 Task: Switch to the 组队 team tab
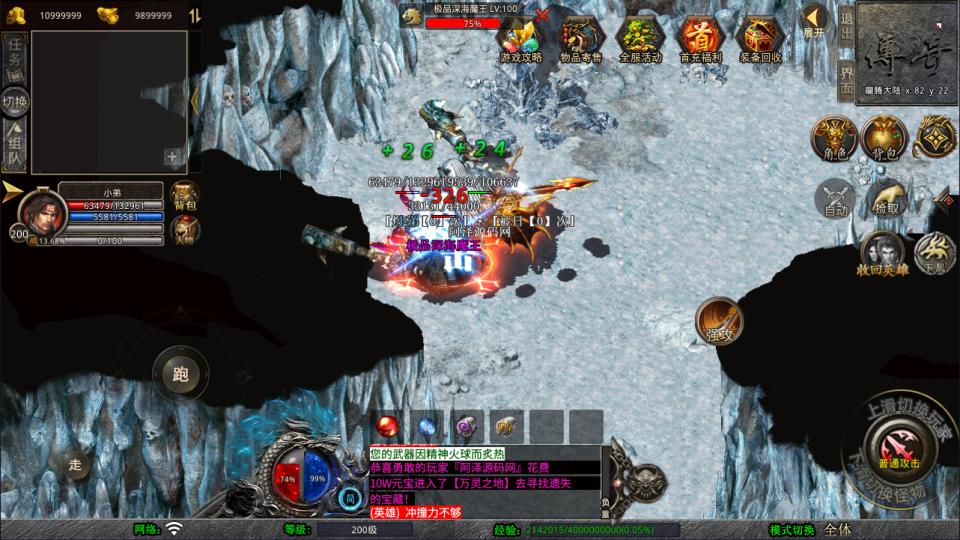point(14,147)
